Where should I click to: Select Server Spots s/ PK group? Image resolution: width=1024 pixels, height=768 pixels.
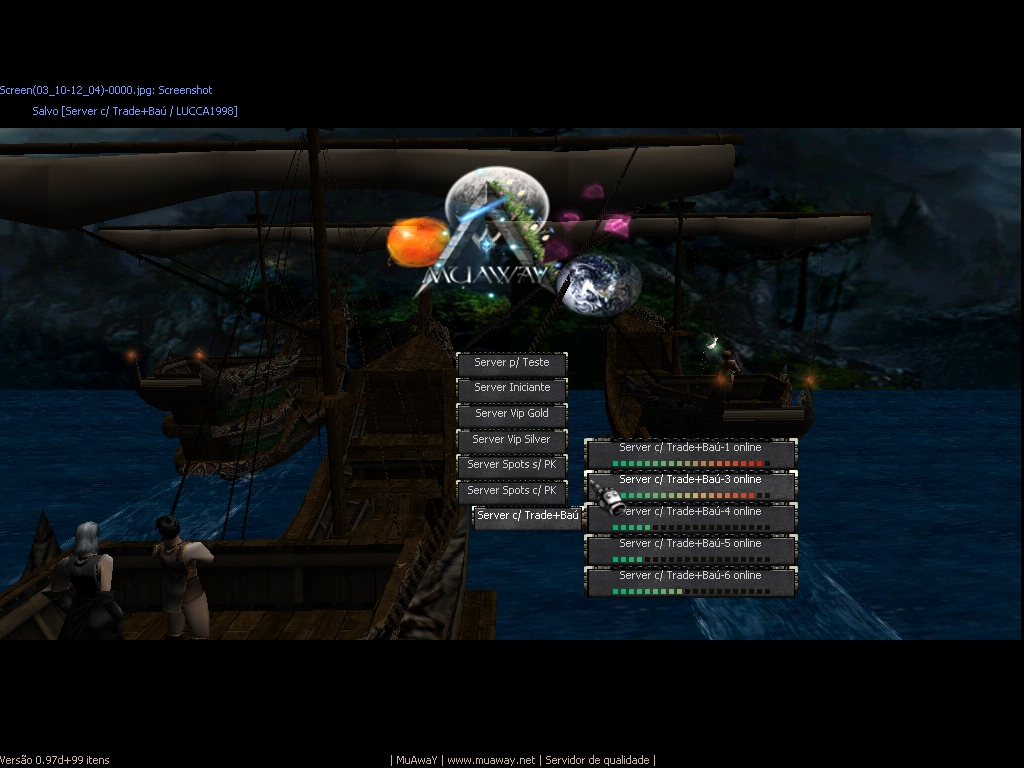(x=512, y=465)
